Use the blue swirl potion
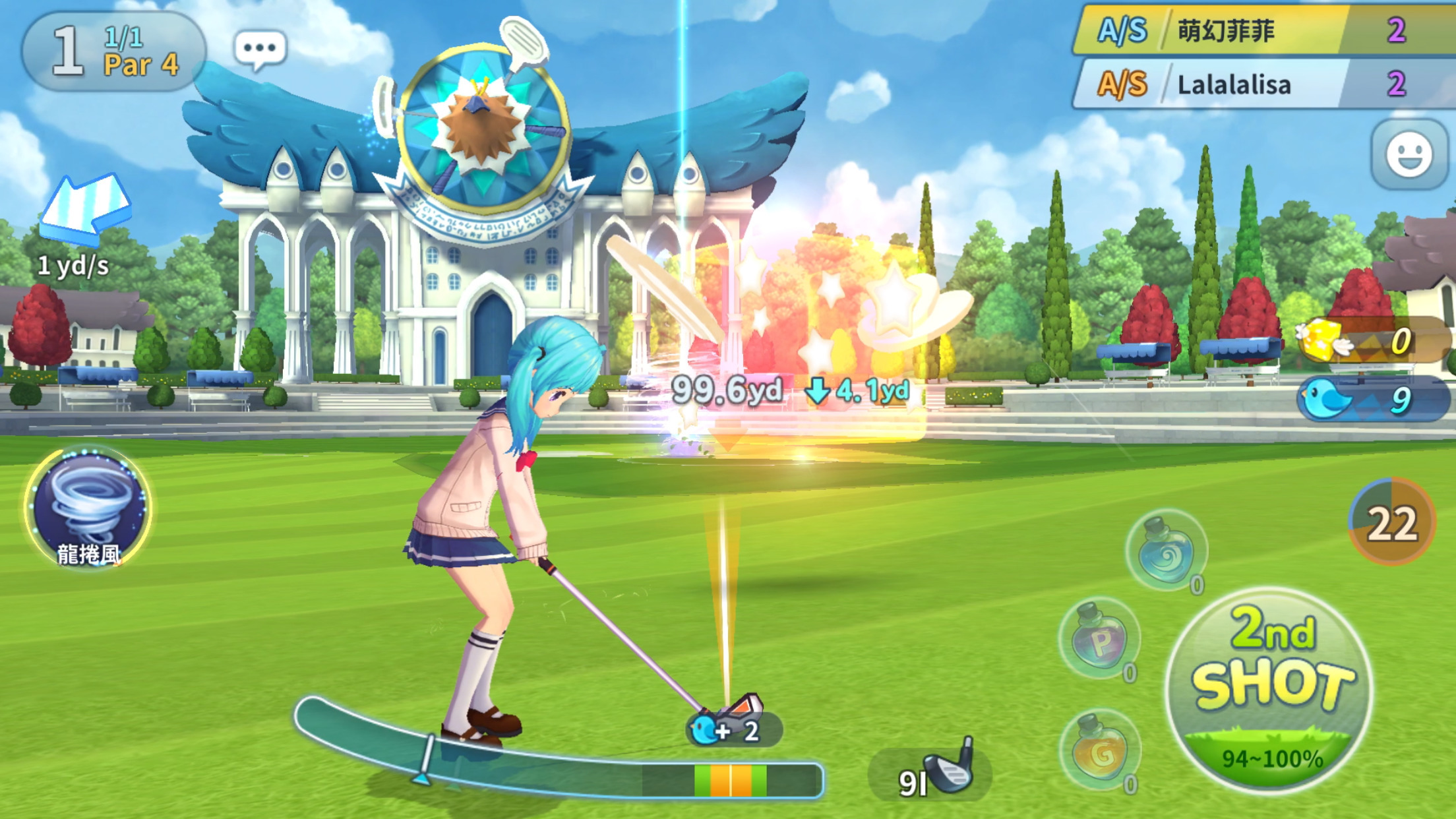 1166,551
